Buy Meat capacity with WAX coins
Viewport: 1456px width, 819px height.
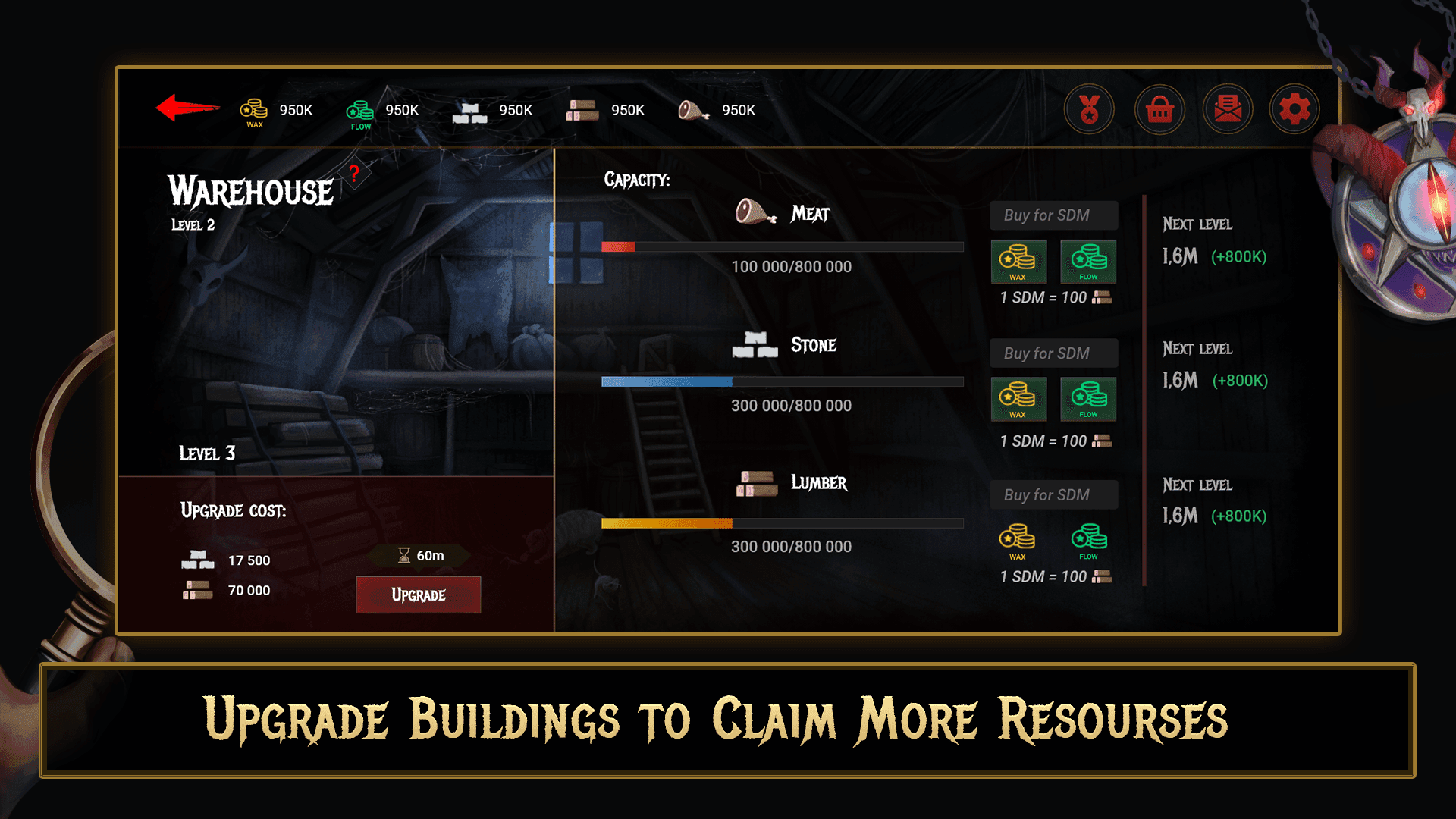[1018, 261]
